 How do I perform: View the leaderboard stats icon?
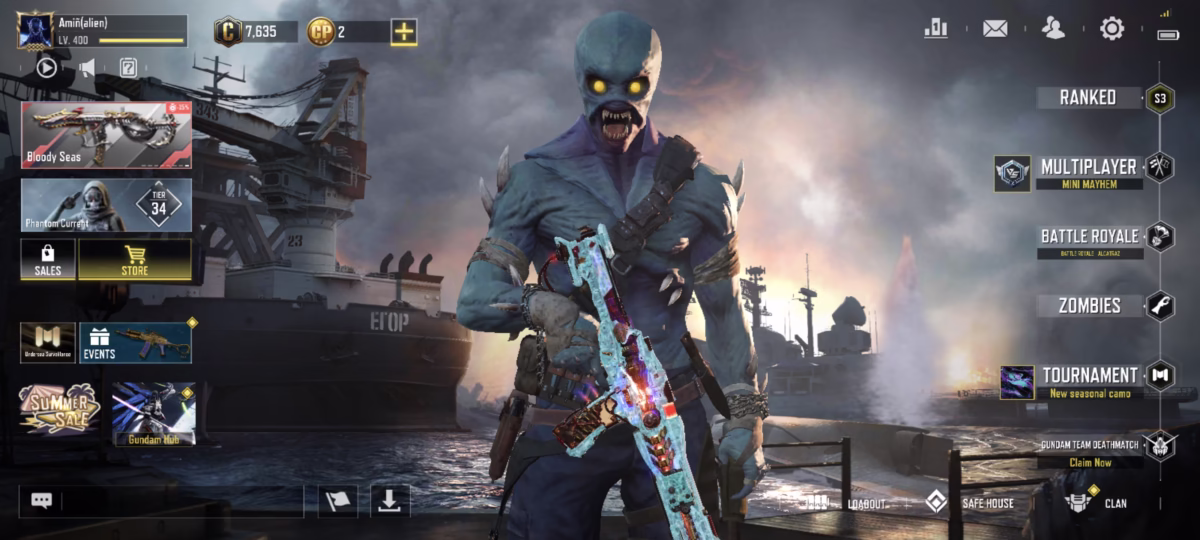click(936, 28)
